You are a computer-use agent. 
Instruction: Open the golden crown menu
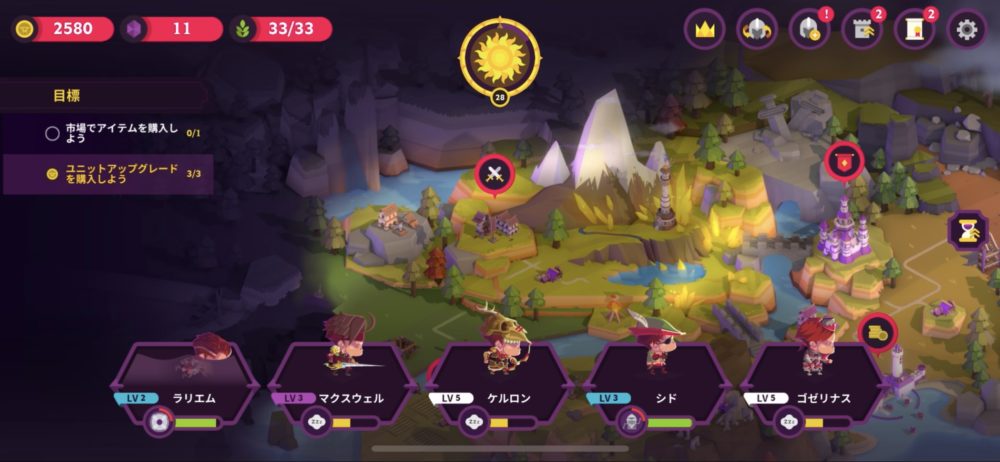[705, 29]
